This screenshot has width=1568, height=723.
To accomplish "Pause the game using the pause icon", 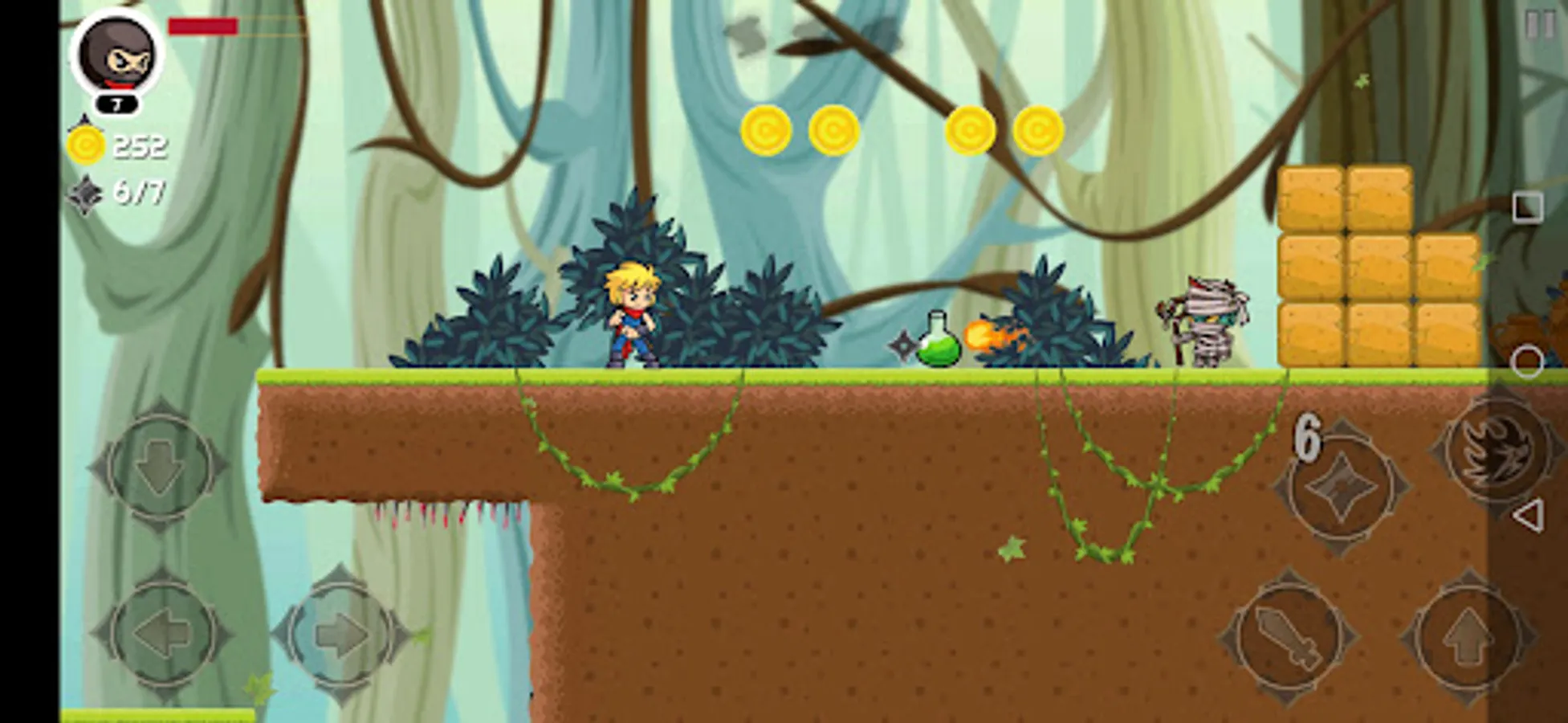I will pos(1542,25).
